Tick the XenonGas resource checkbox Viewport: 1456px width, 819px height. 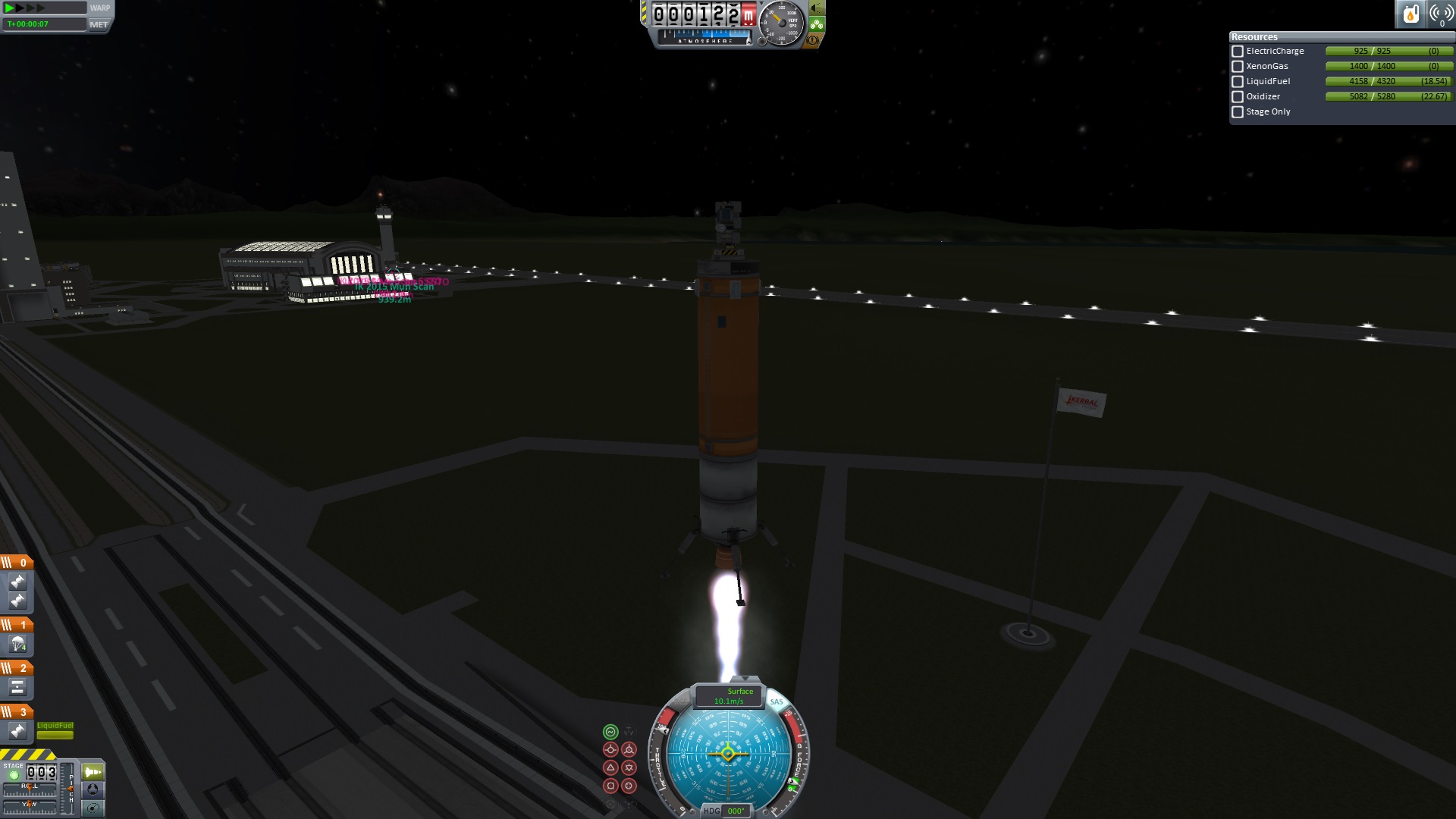[1238, 67]
